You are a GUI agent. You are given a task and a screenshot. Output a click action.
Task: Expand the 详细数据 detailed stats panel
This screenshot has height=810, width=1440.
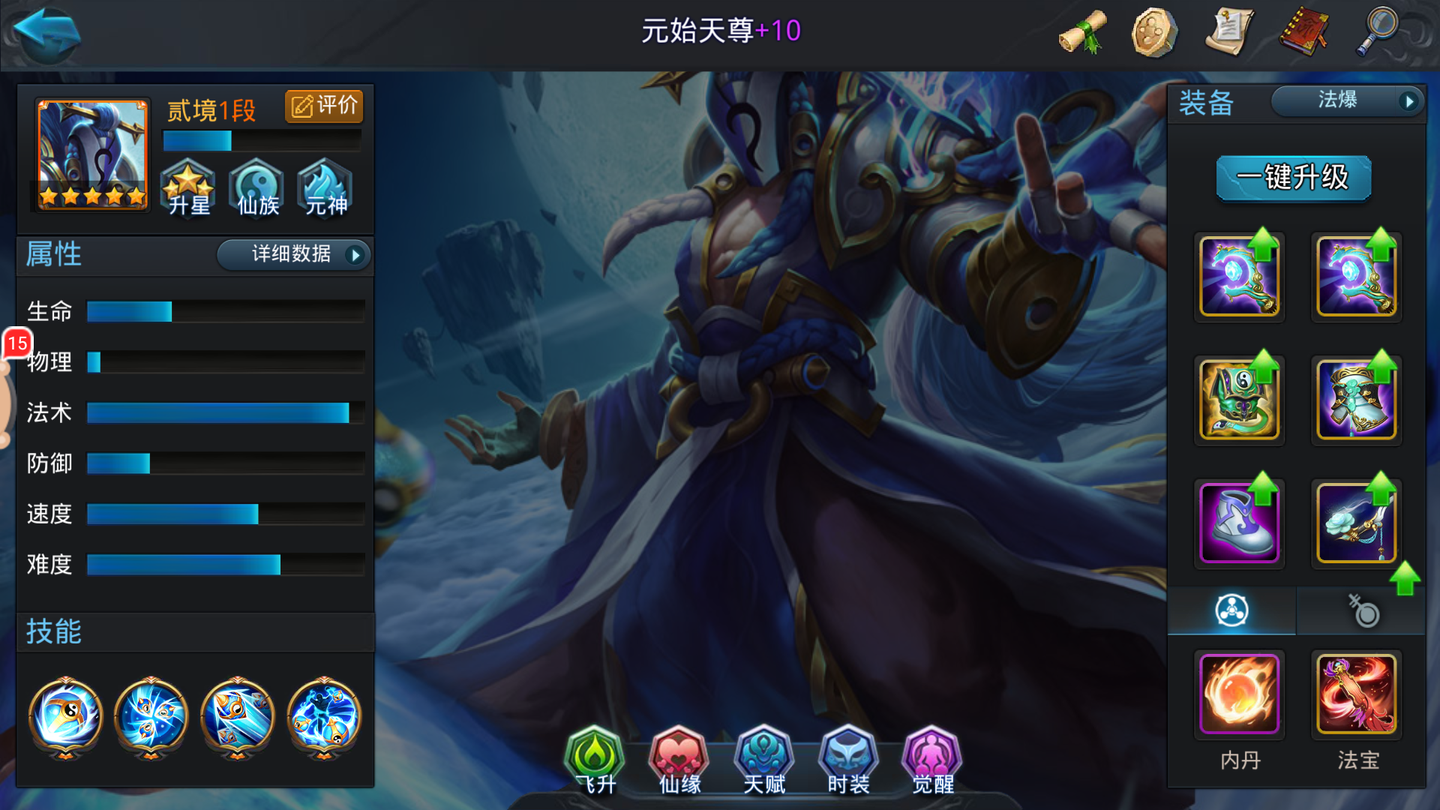click(x=293, y=255)
